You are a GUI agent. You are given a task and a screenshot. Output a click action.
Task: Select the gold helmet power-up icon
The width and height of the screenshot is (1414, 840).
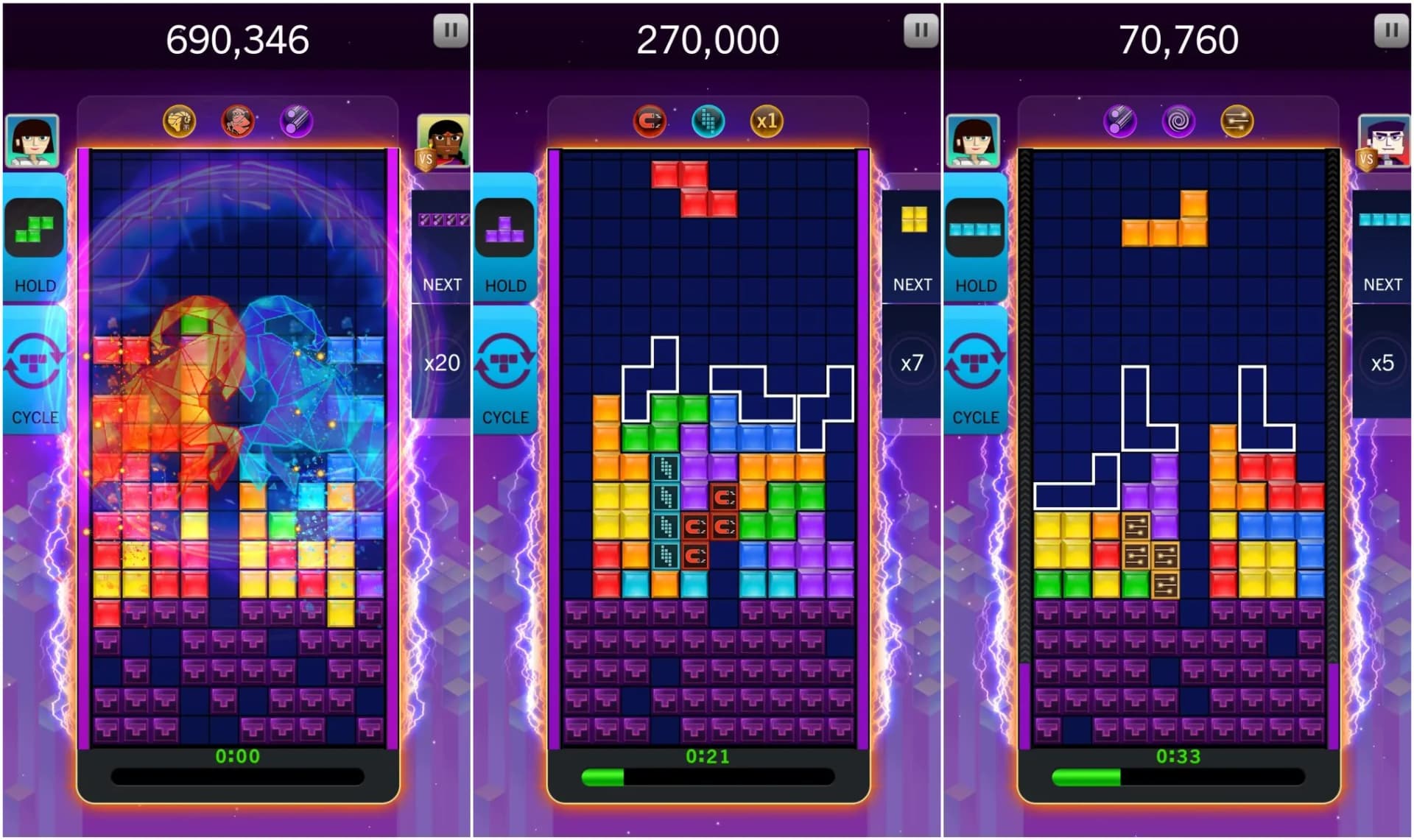click(x=179, y=121)
